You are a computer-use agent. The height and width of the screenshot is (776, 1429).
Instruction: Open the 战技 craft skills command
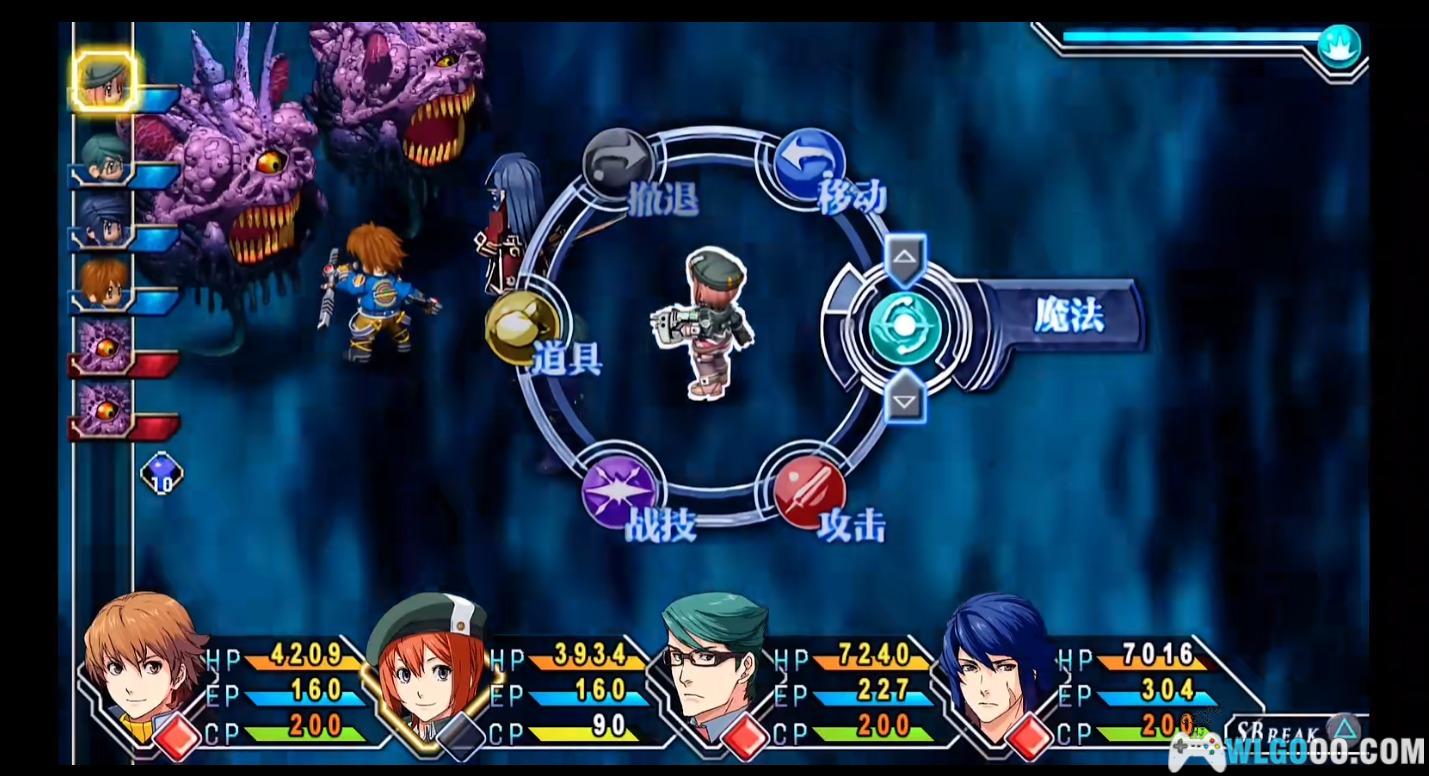click(619, 490)
